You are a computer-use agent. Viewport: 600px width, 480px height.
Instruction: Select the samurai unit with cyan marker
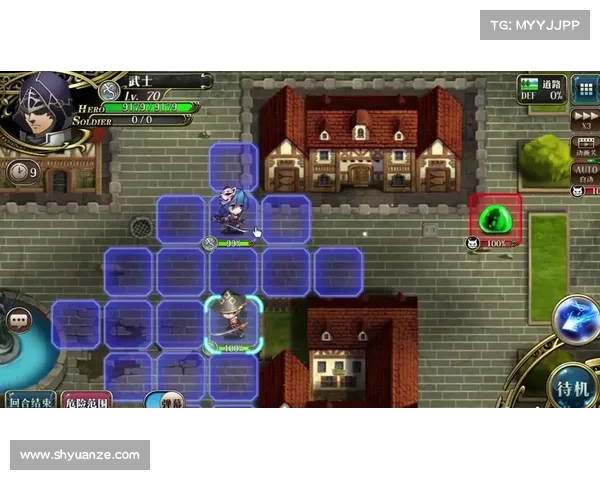233,320
